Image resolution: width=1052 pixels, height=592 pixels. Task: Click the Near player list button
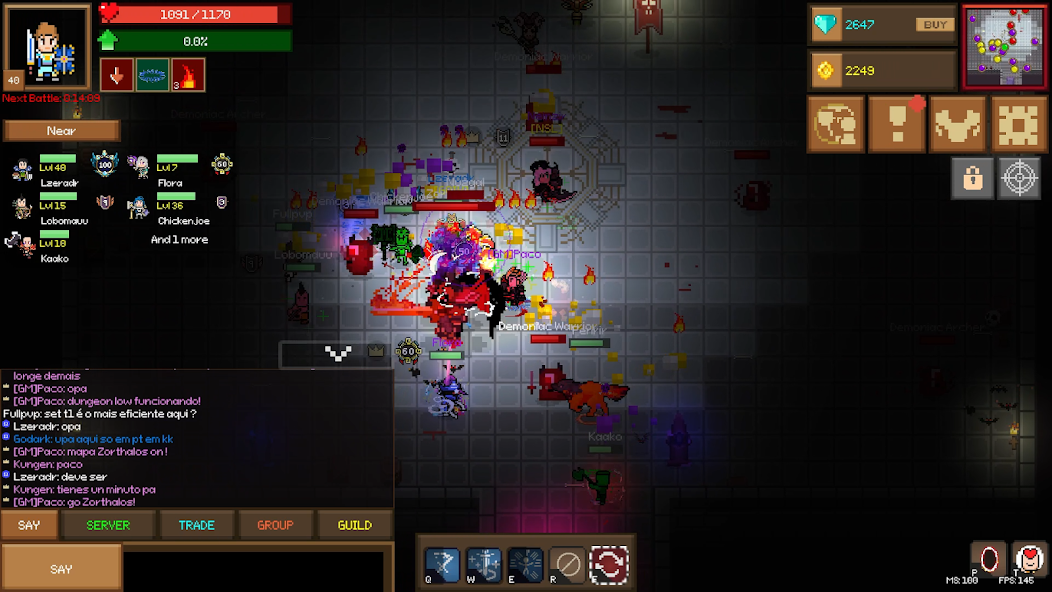pos(61,131)
